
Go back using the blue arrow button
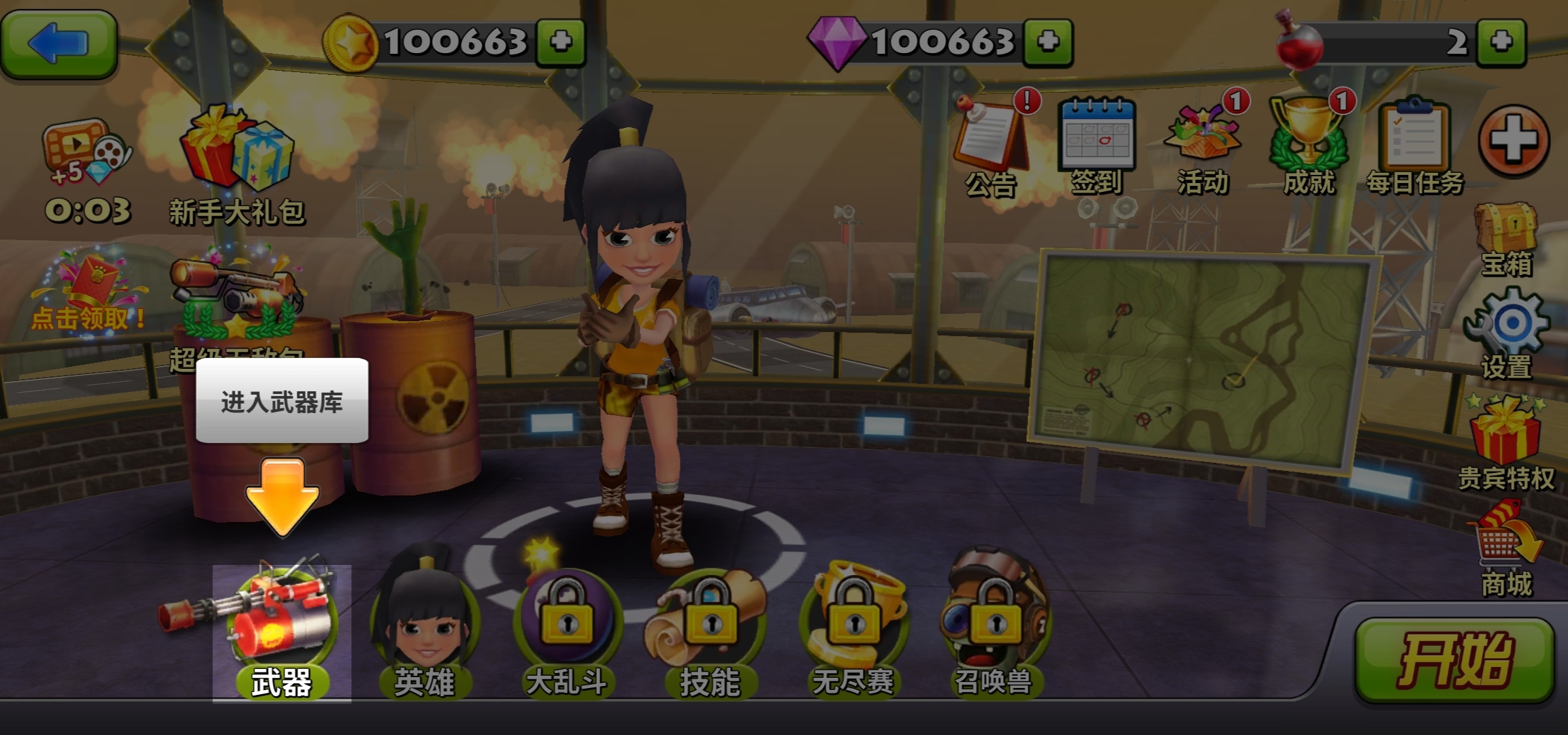coord(59,43)
